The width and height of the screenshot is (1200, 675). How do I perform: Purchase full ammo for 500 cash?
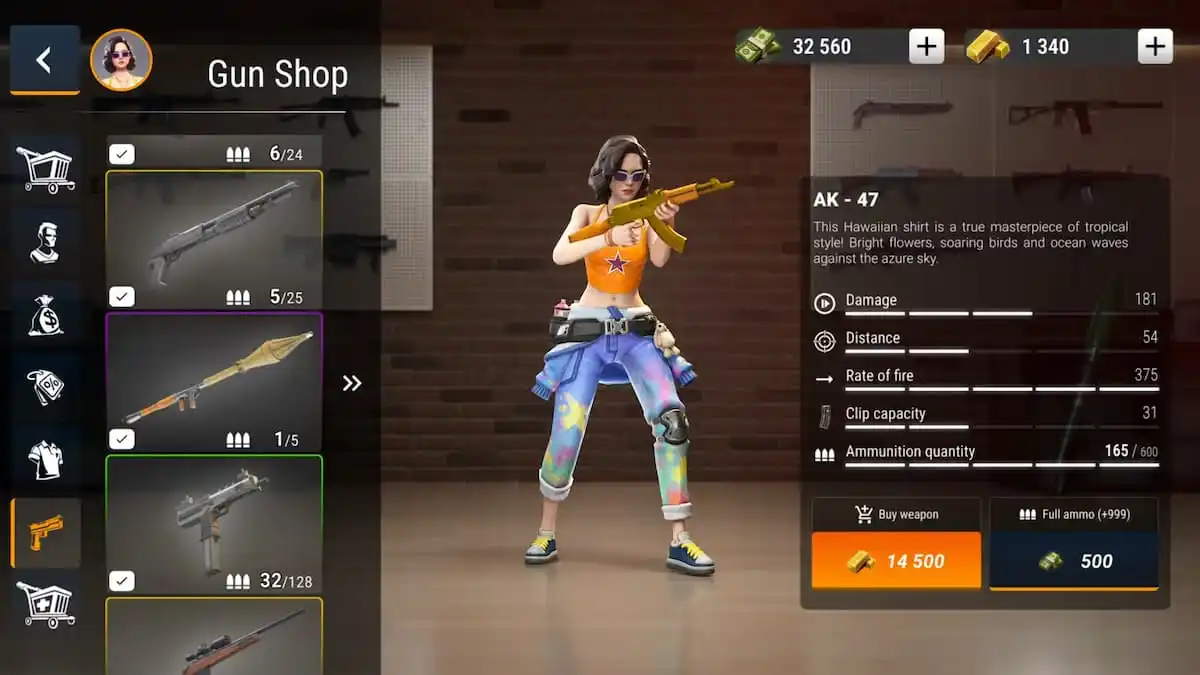pyautogui.click(x=1074, y=560)
